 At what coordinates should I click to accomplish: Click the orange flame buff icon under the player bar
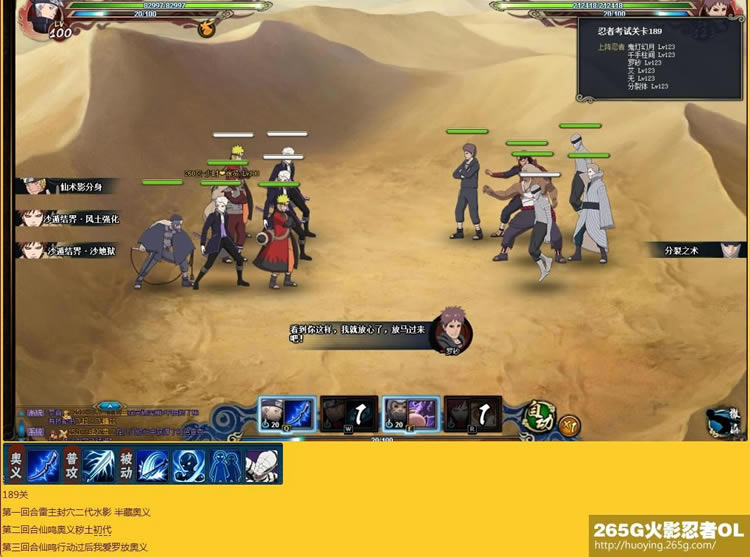click(x=206, y=28)
